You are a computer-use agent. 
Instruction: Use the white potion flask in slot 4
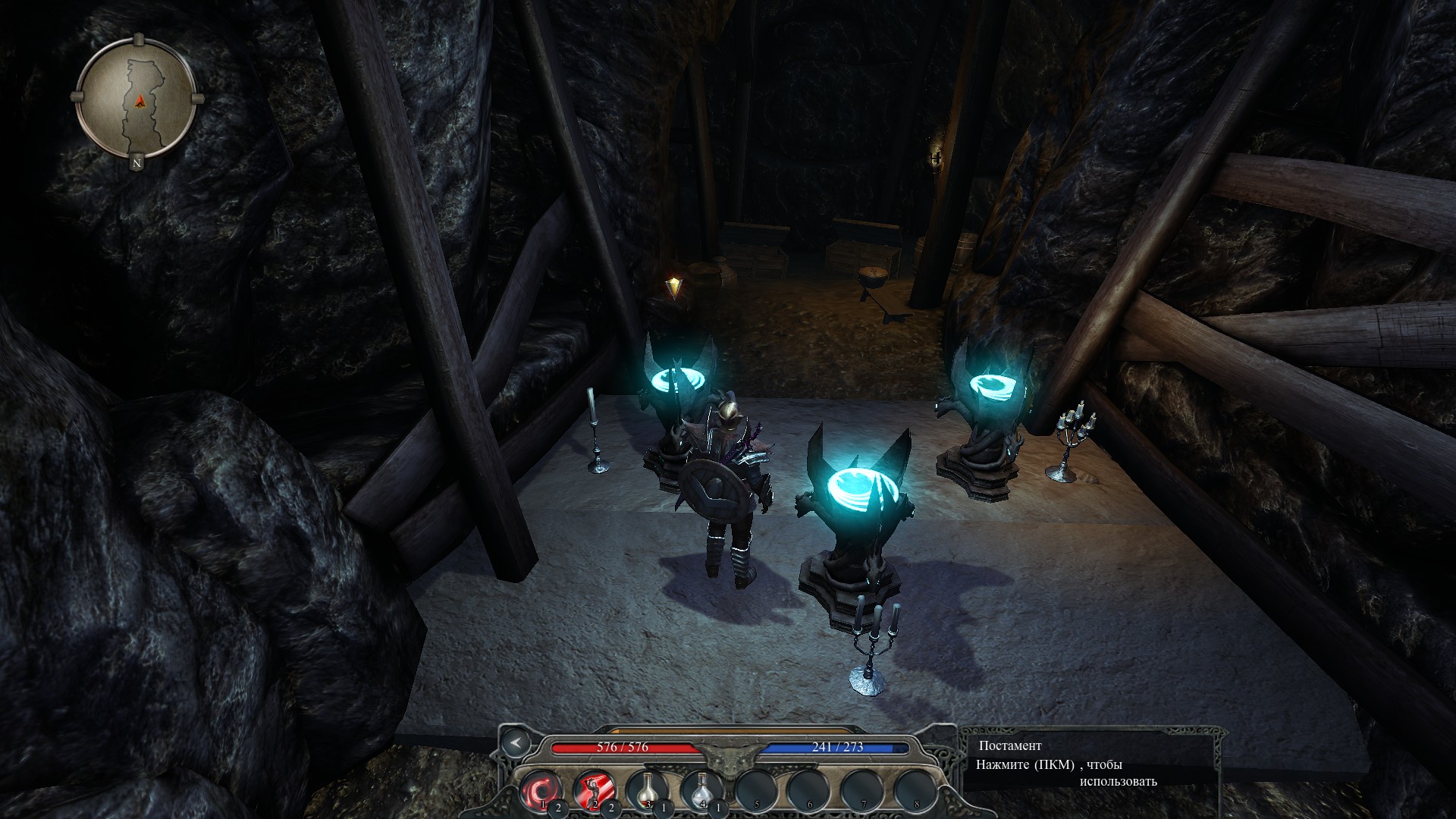(701, 789)
